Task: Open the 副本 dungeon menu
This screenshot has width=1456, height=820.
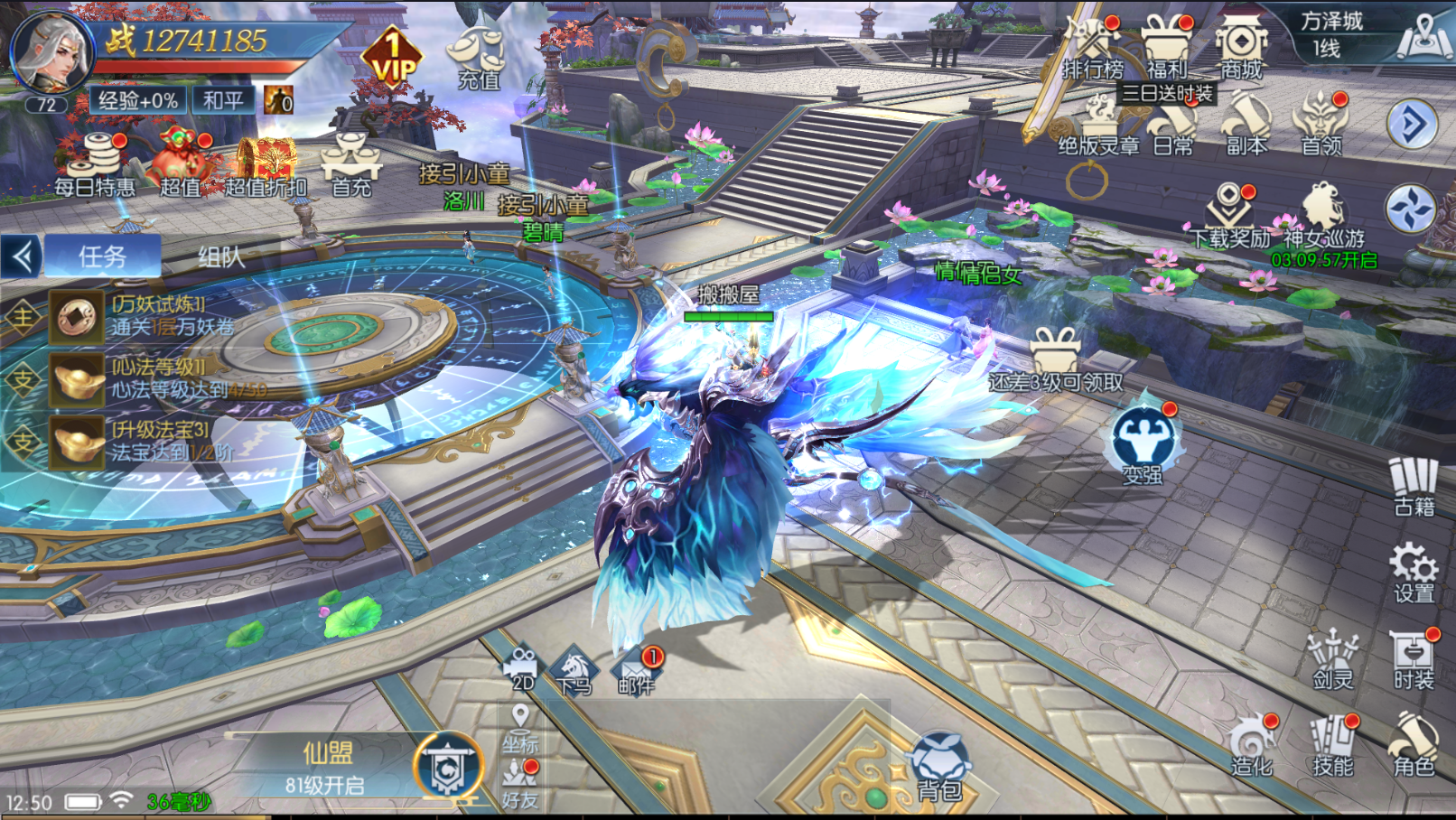Action: click(1246, 125)
